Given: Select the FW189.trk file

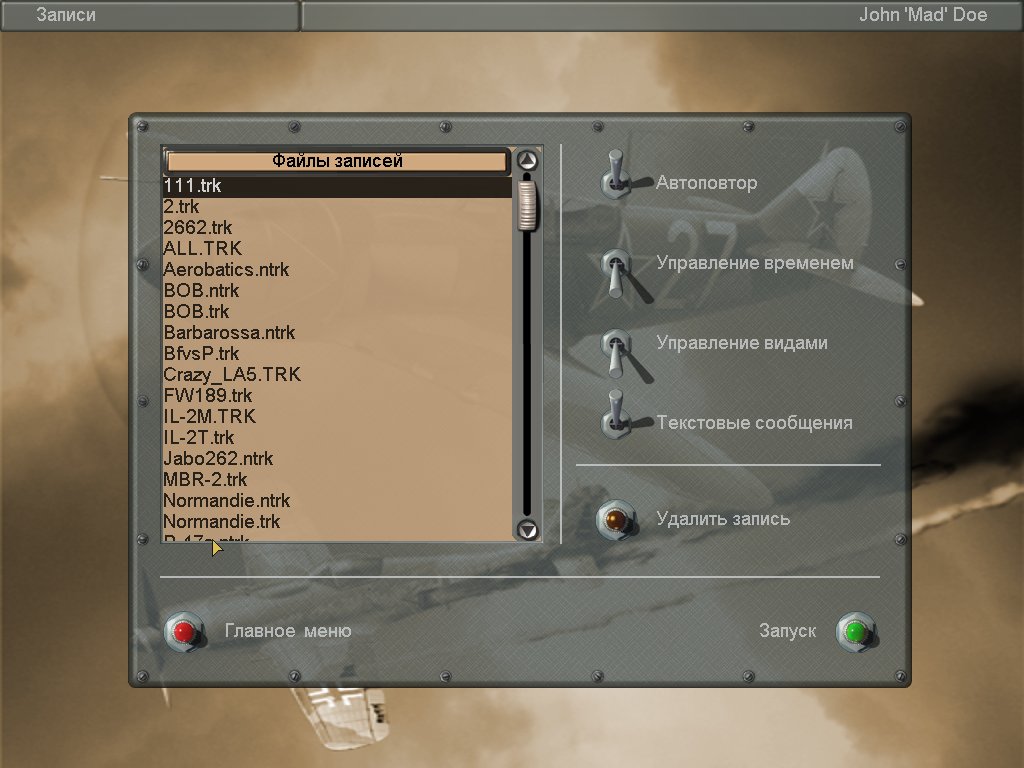Looking at the screenshot, I should click(x=208, y=396).
